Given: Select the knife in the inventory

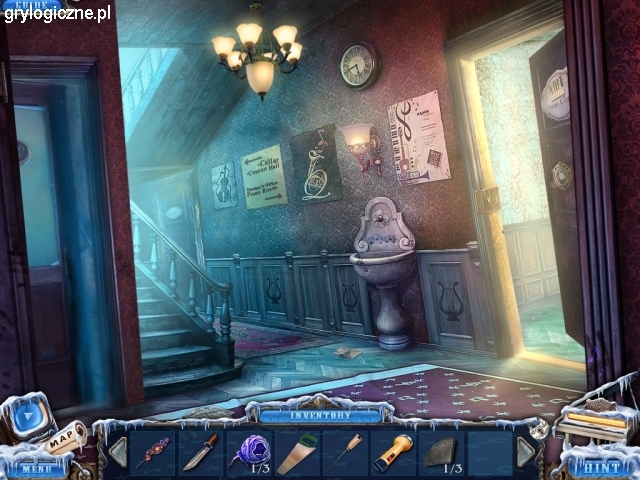Looking at the screenshot, I should pos(199,451).
